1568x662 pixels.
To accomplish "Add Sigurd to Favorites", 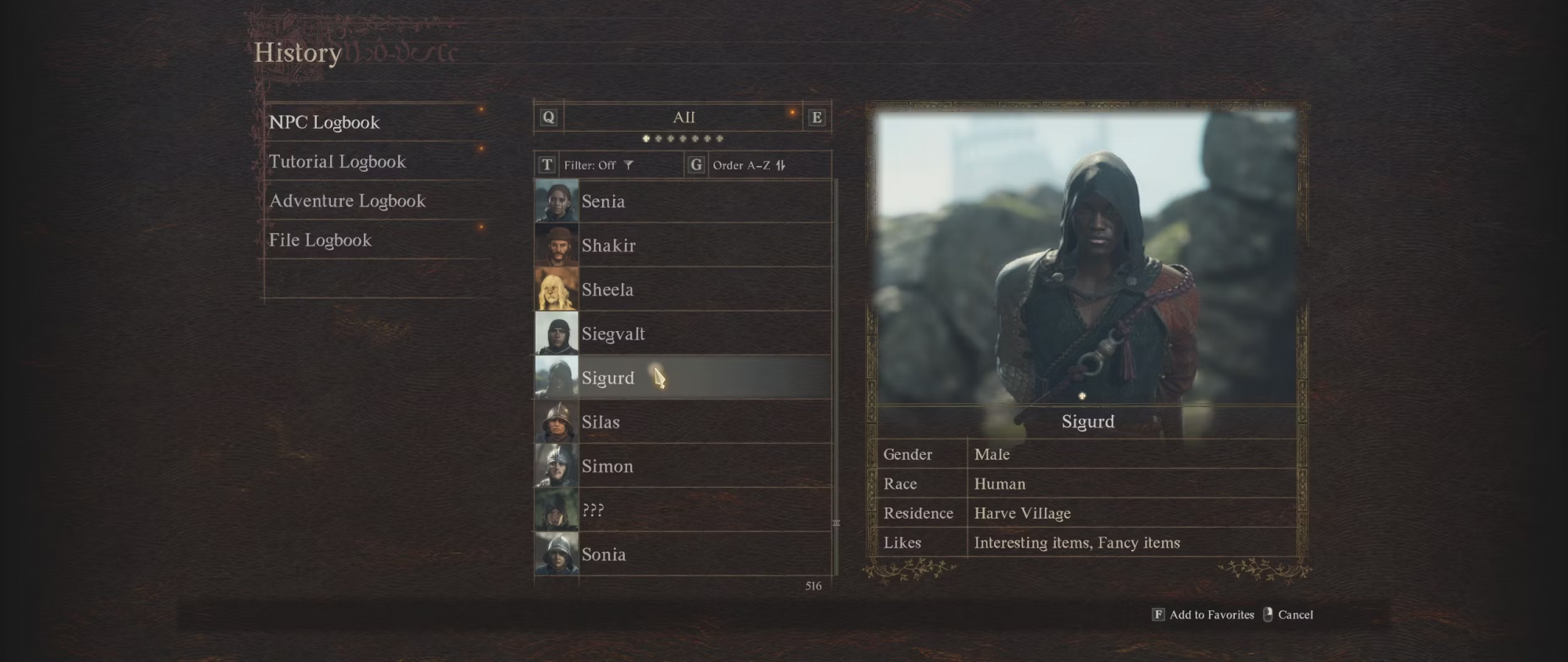I will pos(1203,615).
